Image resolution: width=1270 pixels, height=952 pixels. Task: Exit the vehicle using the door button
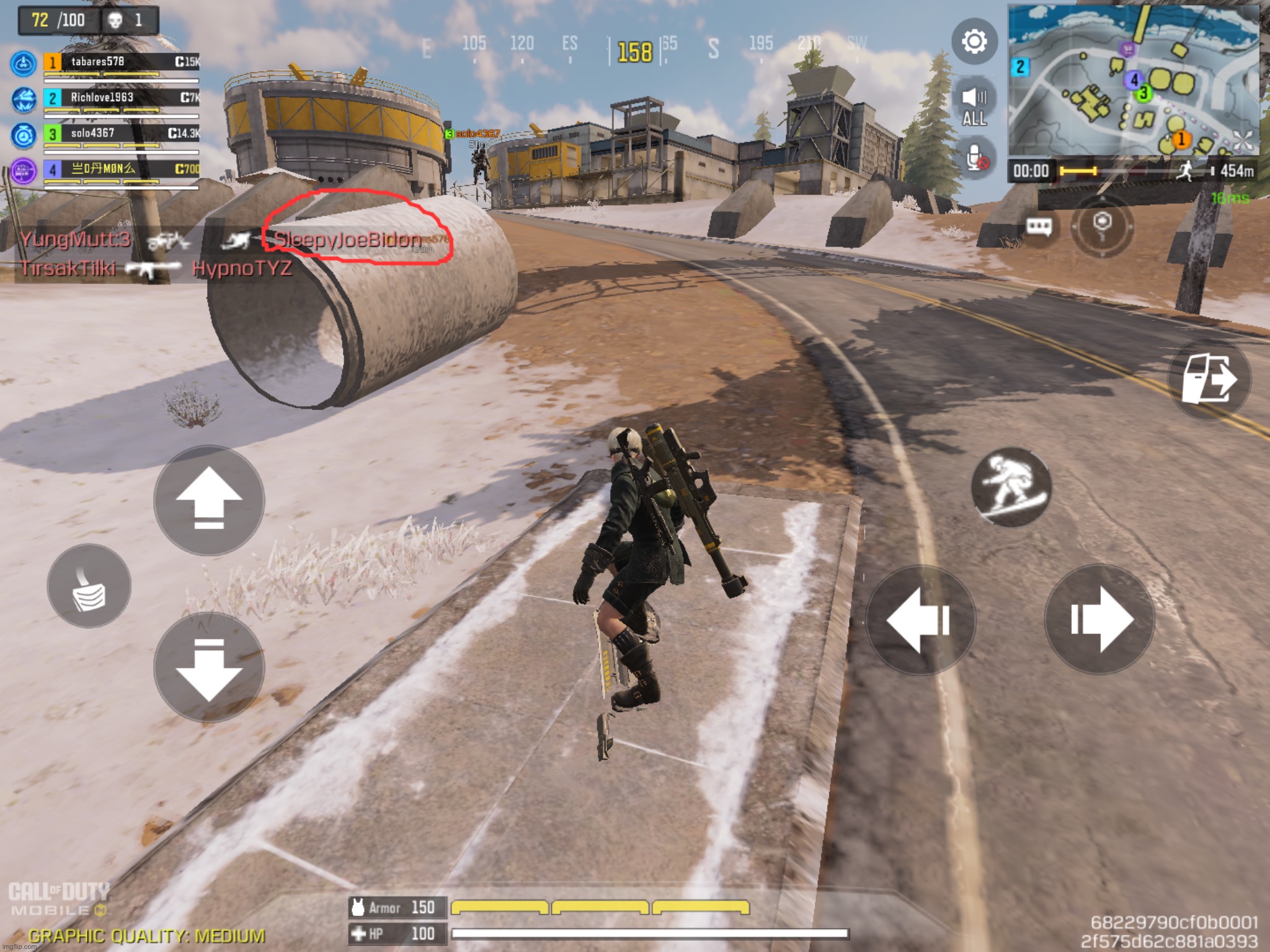[1209, 379]
